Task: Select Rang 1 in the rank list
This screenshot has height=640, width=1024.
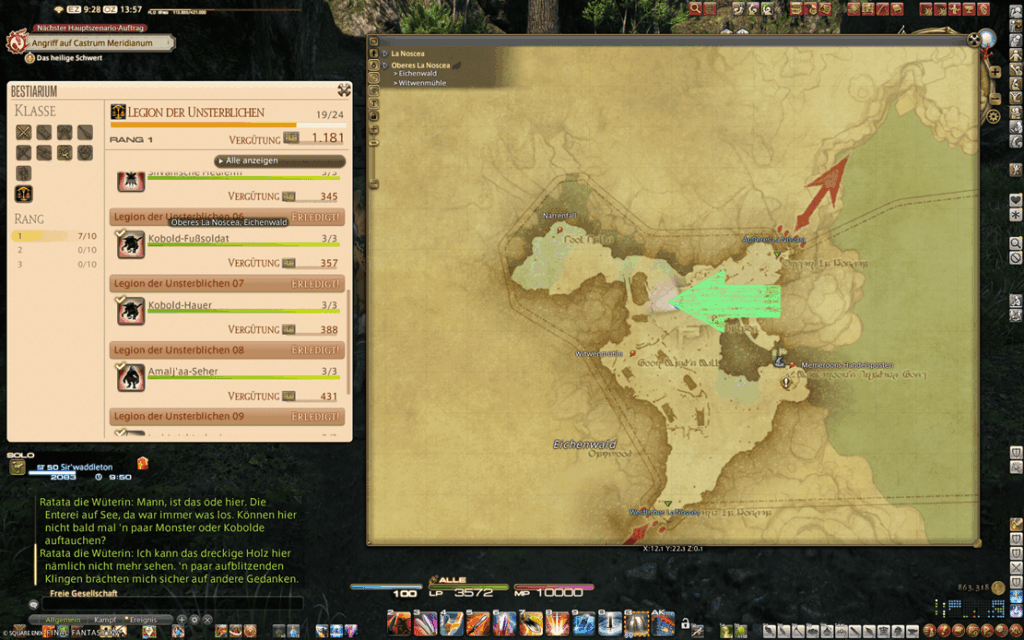Action: 56,236
